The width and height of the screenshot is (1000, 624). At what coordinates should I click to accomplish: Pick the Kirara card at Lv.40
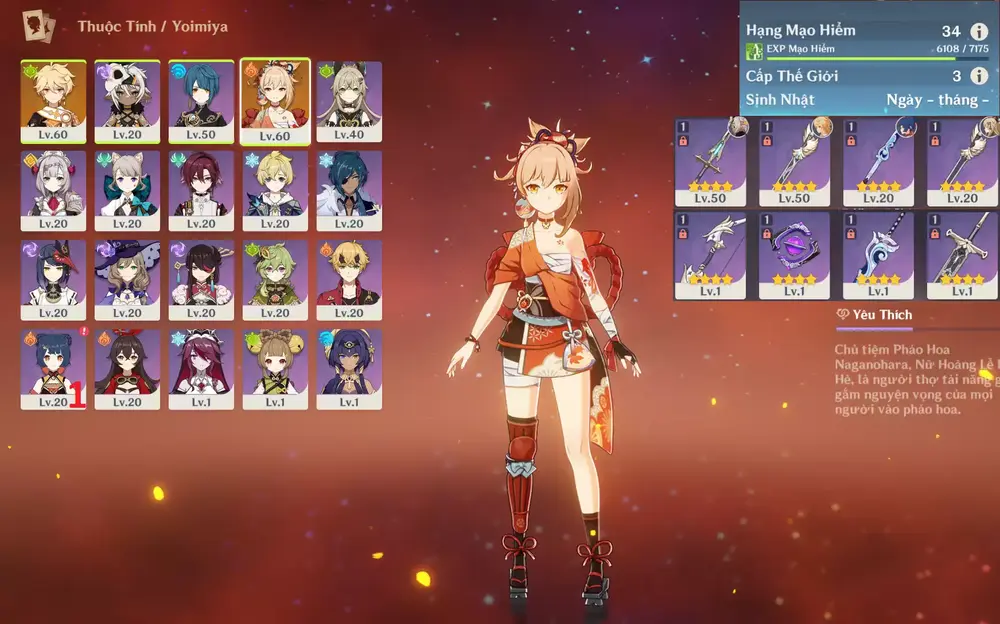click(349, 101)
